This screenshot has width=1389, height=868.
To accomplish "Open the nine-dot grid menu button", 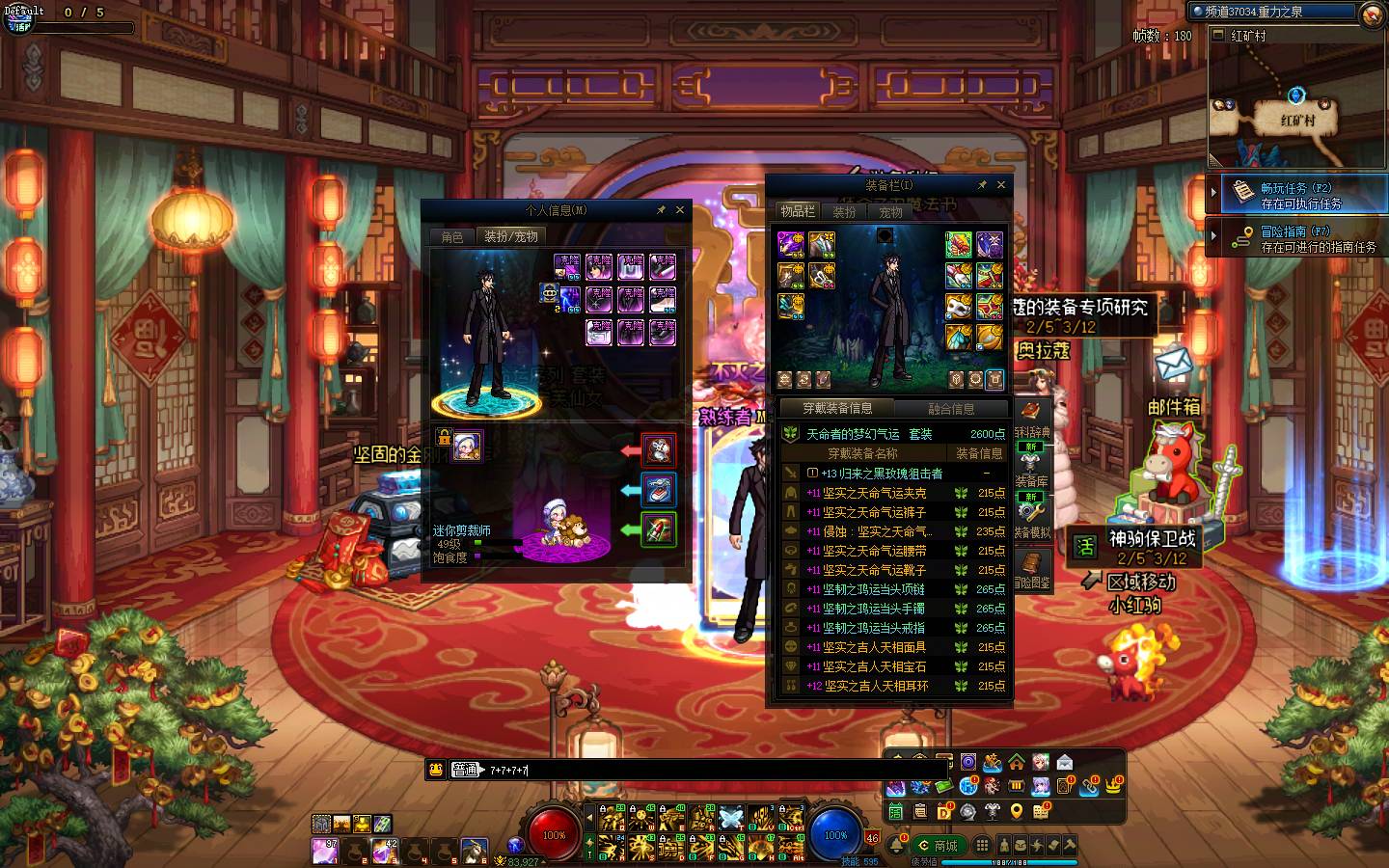I will 982,846.
